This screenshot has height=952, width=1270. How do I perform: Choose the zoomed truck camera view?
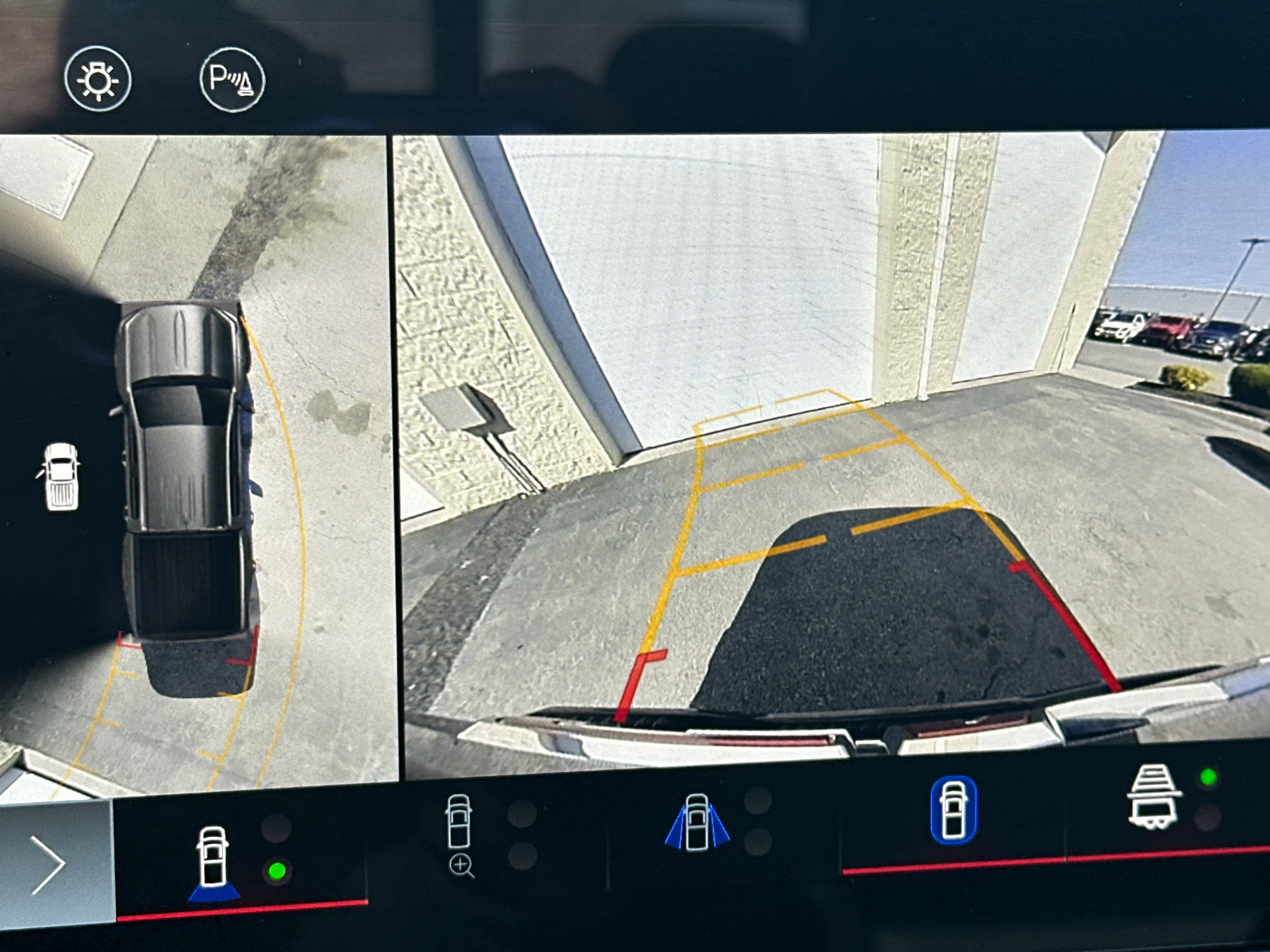click(460, 835)
